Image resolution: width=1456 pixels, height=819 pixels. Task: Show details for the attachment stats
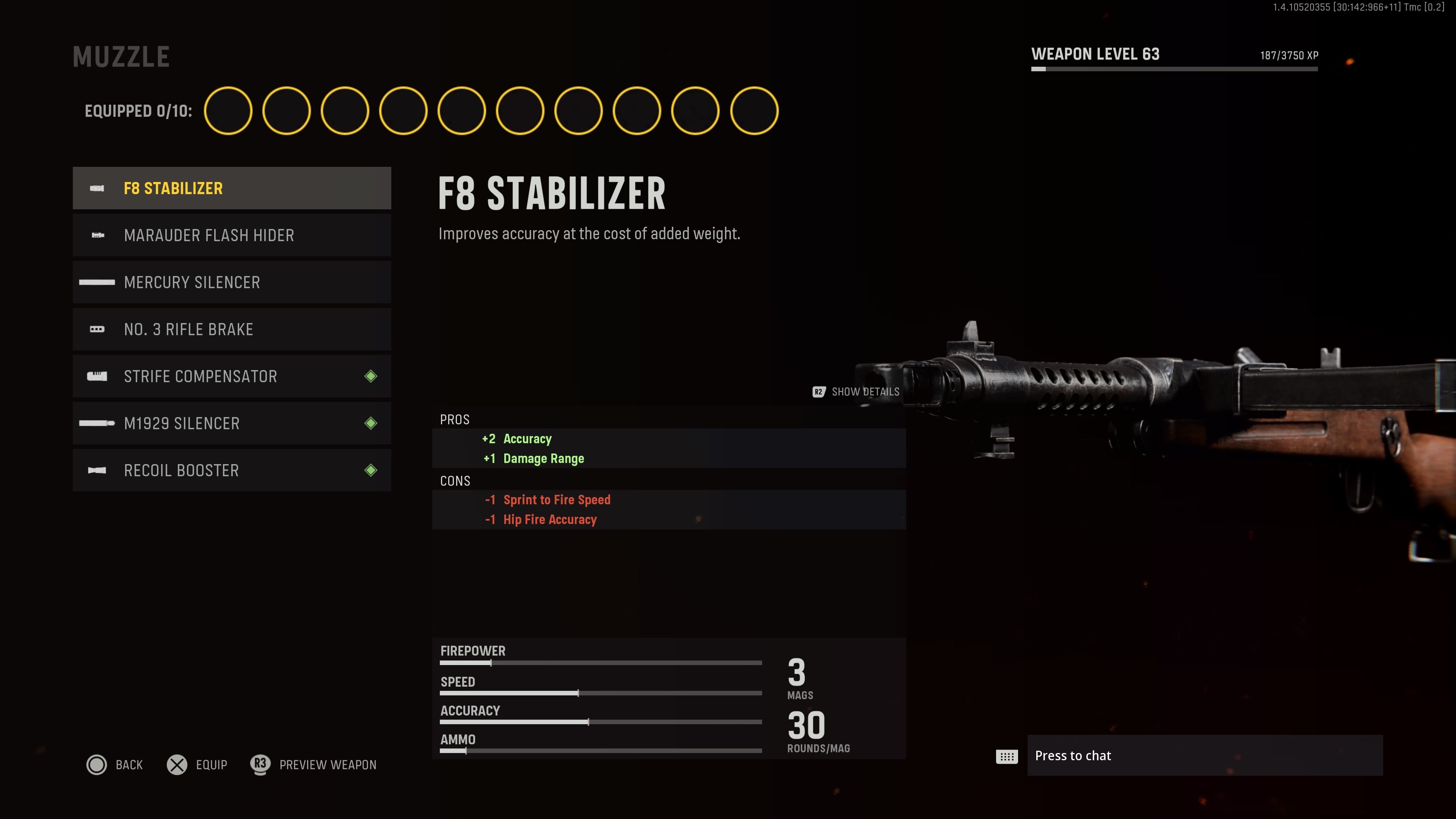[856, 392]
